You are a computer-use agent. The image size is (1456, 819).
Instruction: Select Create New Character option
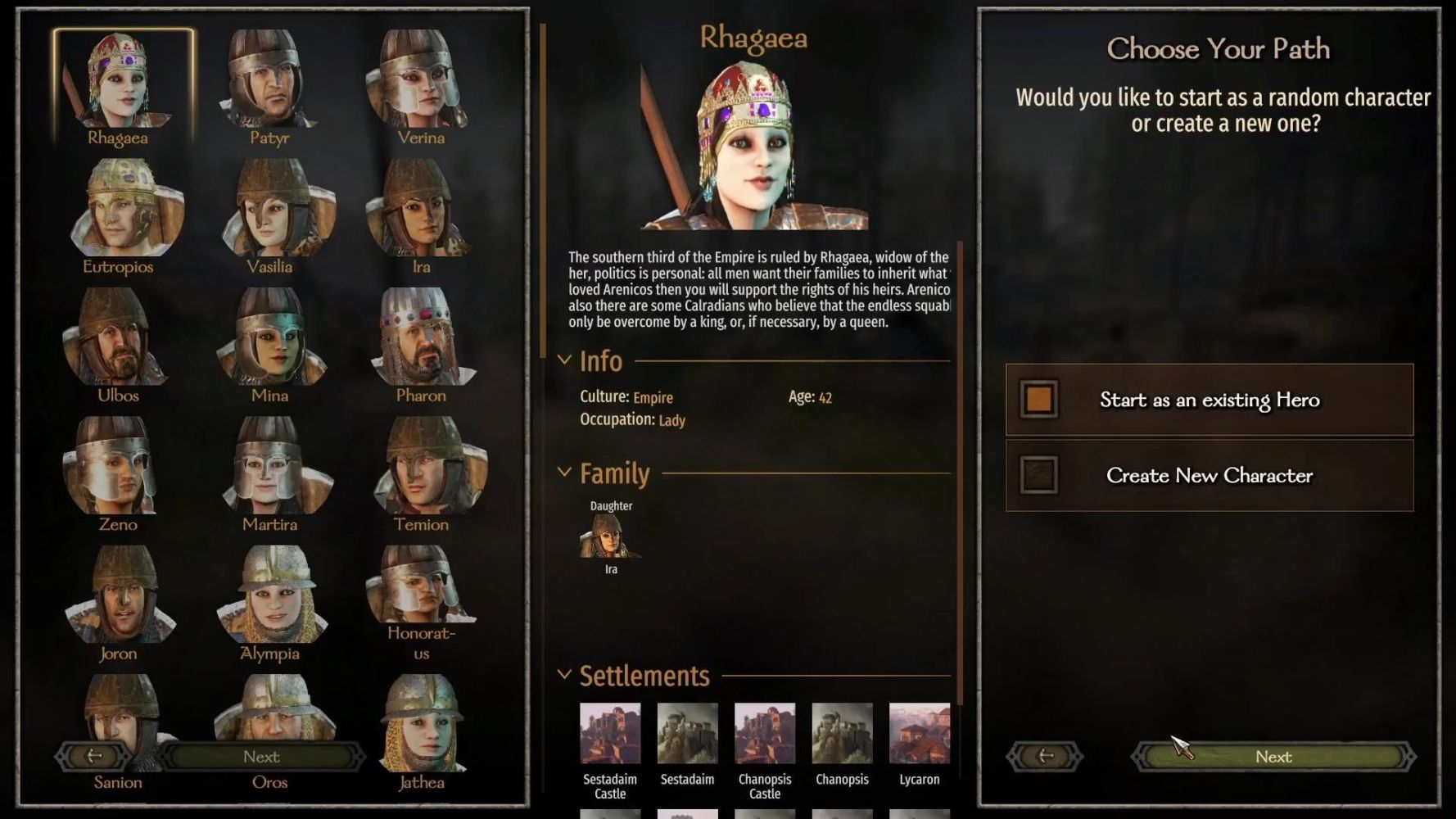click(1209, 476)
